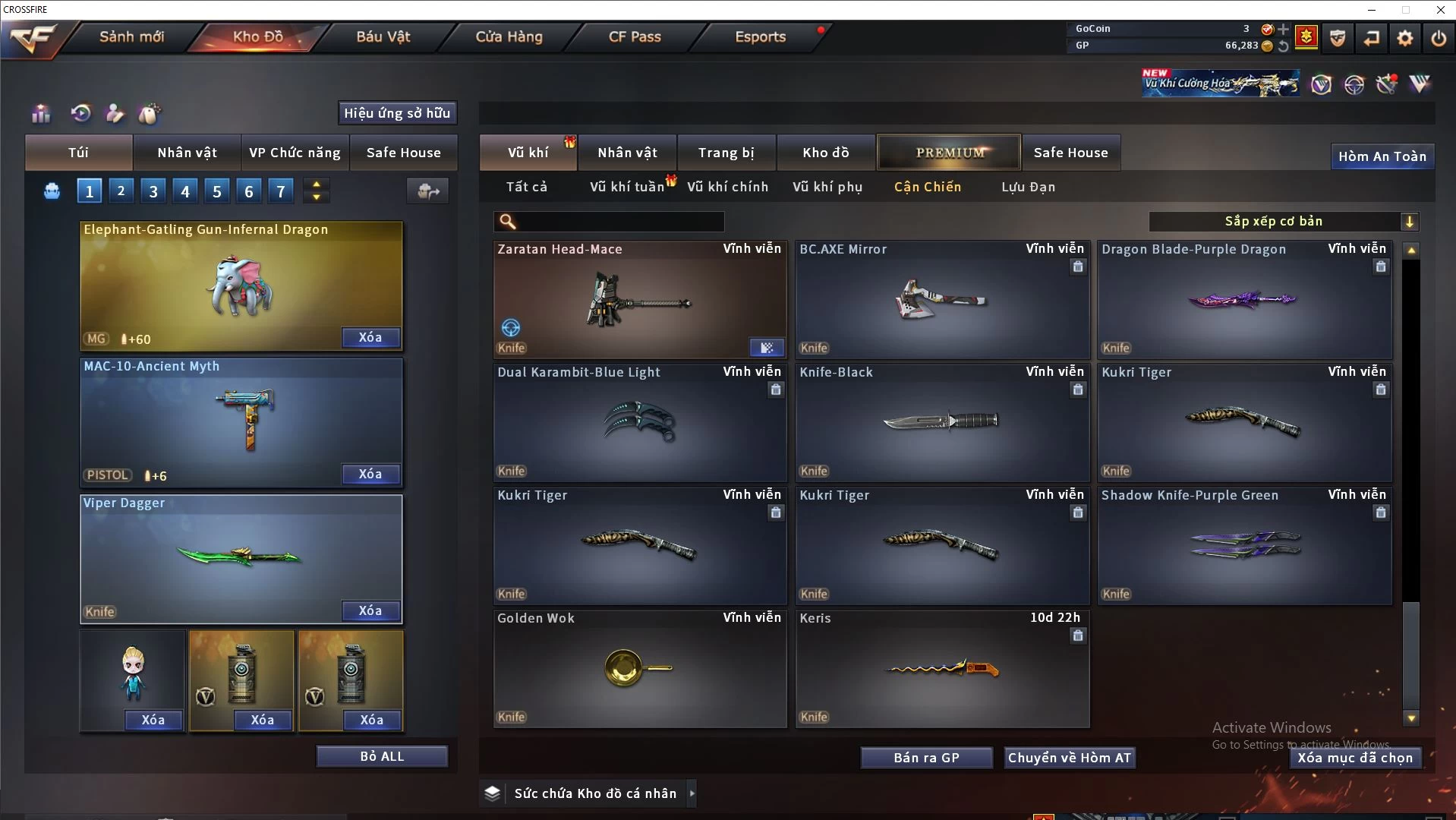This screenshot has height=820, width=1456.
Task: Show the Lựu Đạn category
Action: click(1028, 187)
